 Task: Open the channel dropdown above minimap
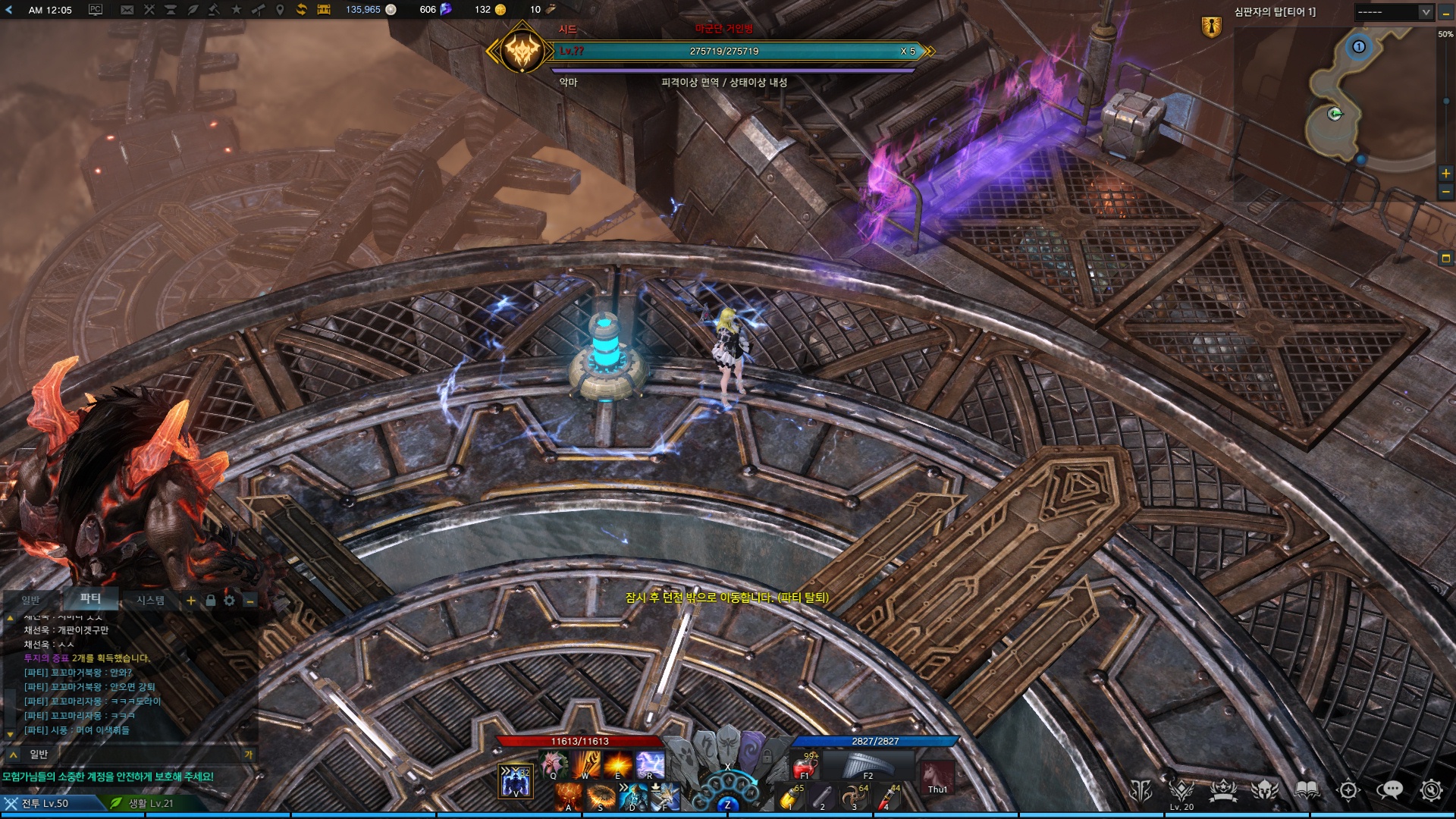pos(1394,12)
